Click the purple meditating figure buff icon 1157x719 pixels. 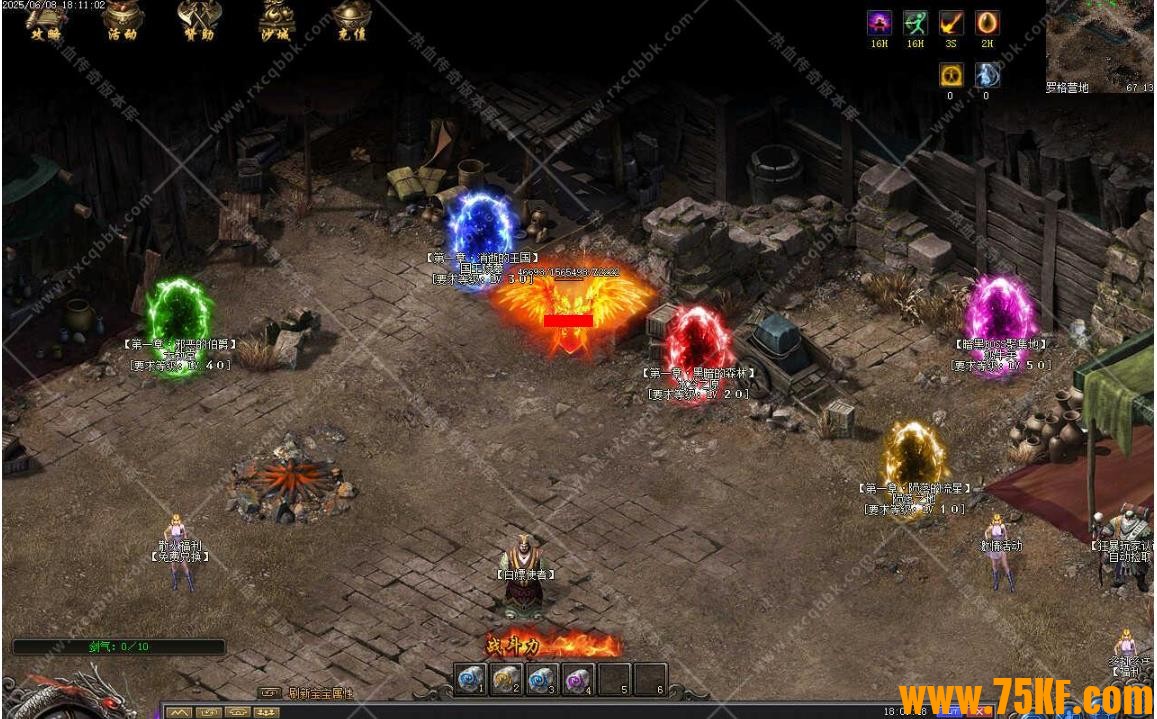pyautogui.click(x=879, y=24)
